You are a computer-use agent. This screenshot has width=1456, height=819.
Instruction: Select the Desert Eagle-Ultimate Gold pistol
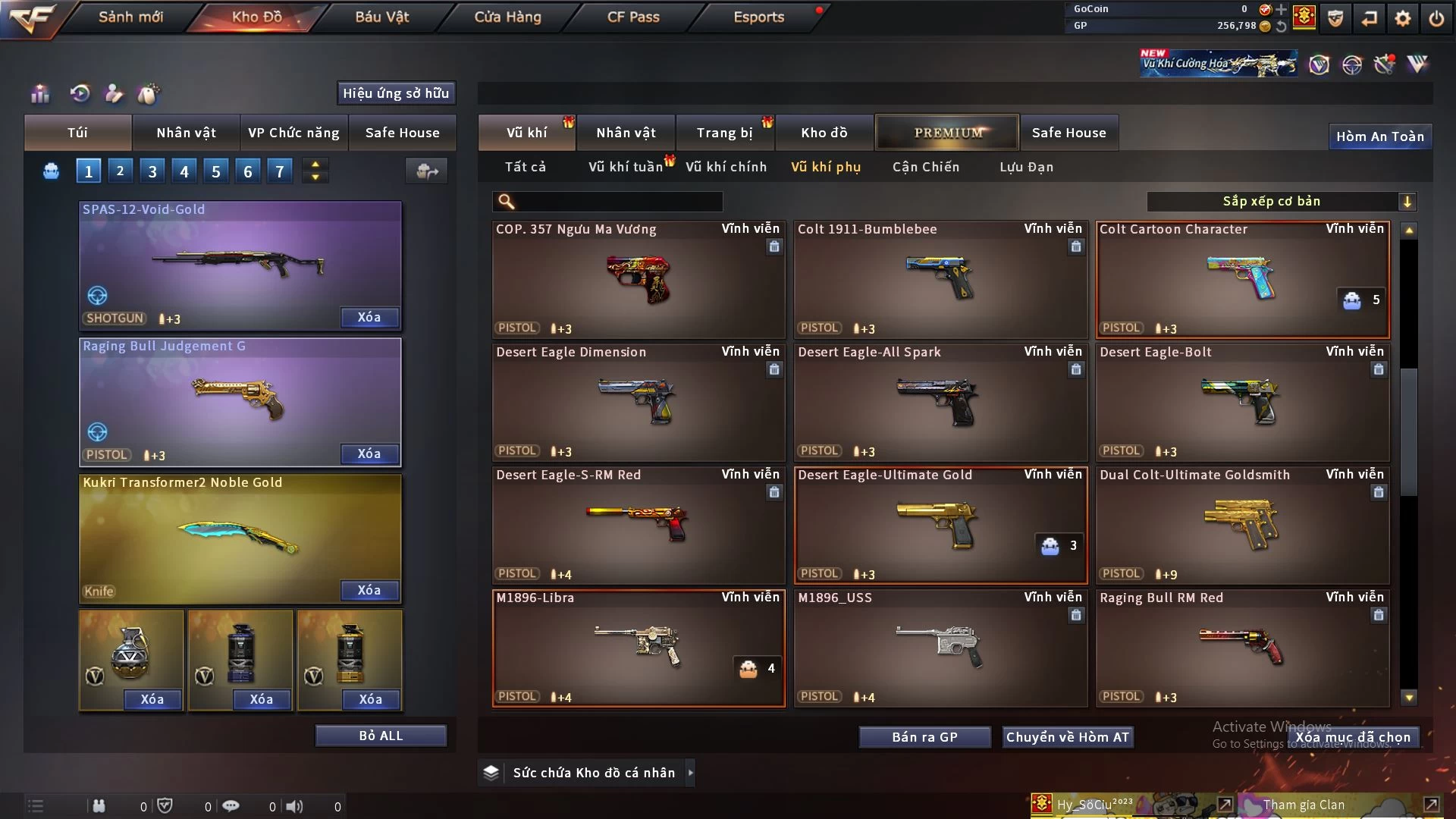coord(940,525)
